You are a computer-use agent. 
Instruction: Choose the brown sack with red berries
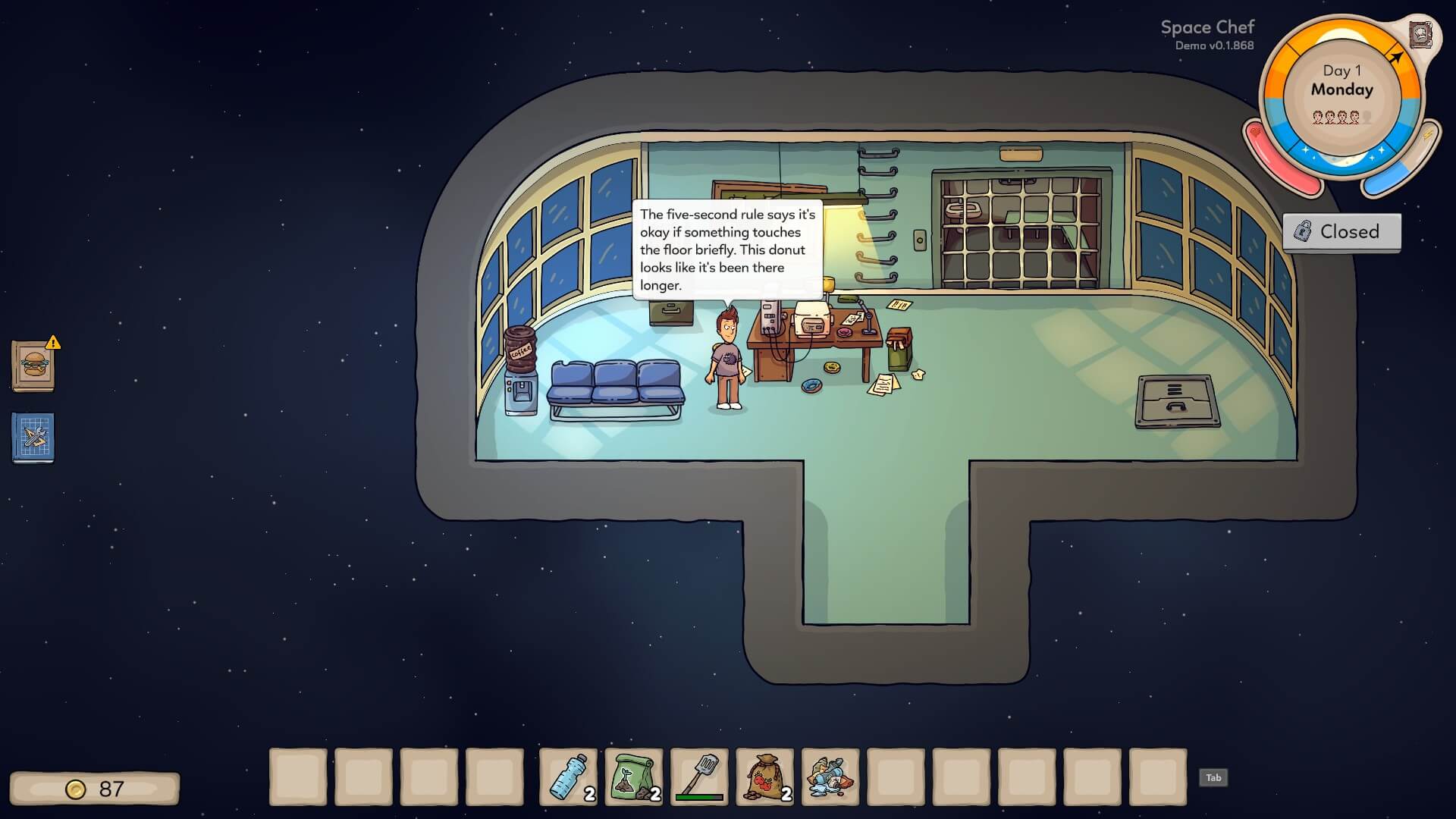[765, 777]
